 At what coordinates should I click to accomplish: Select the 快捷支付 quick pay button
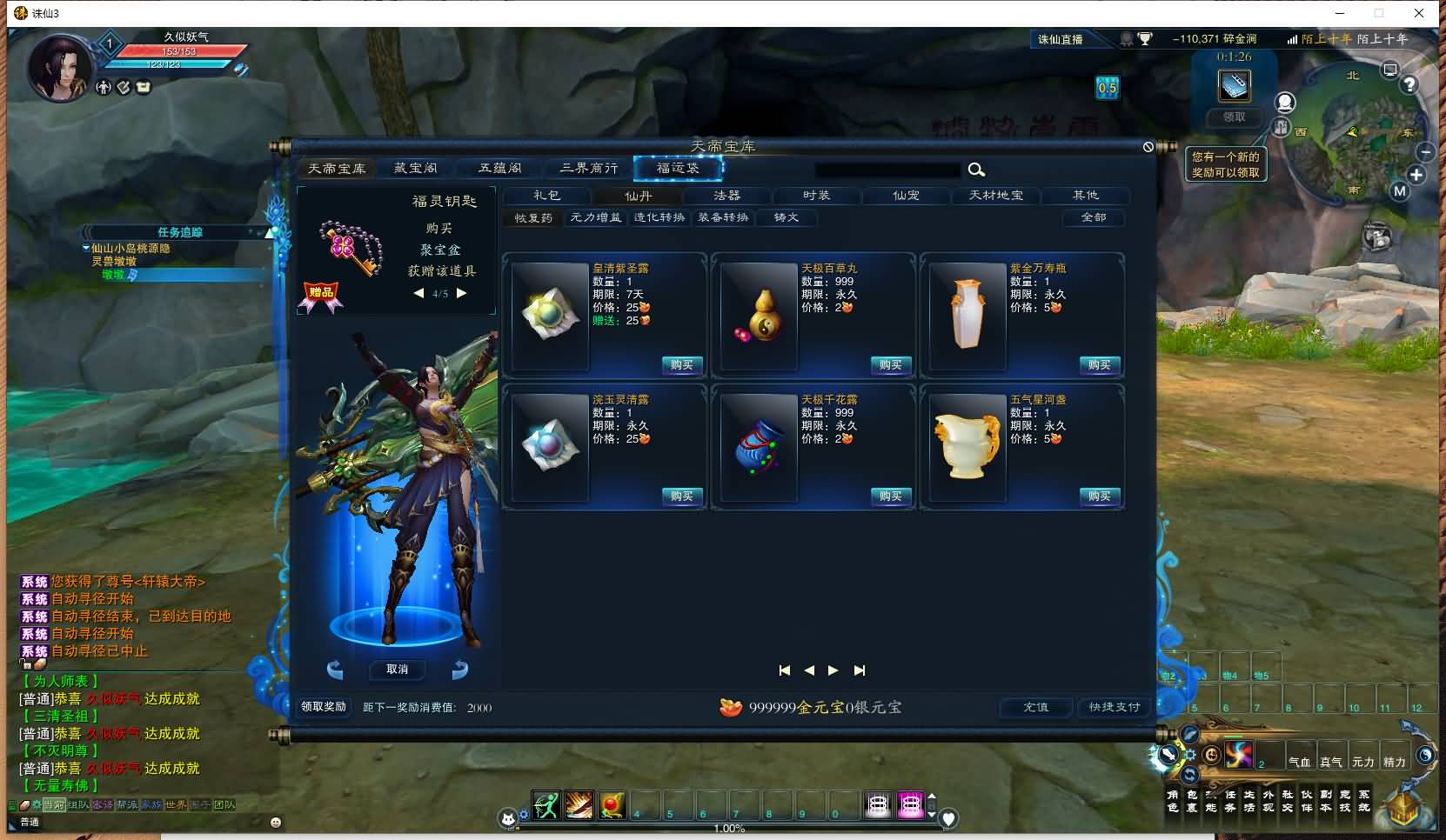[x=1114, y=707]
